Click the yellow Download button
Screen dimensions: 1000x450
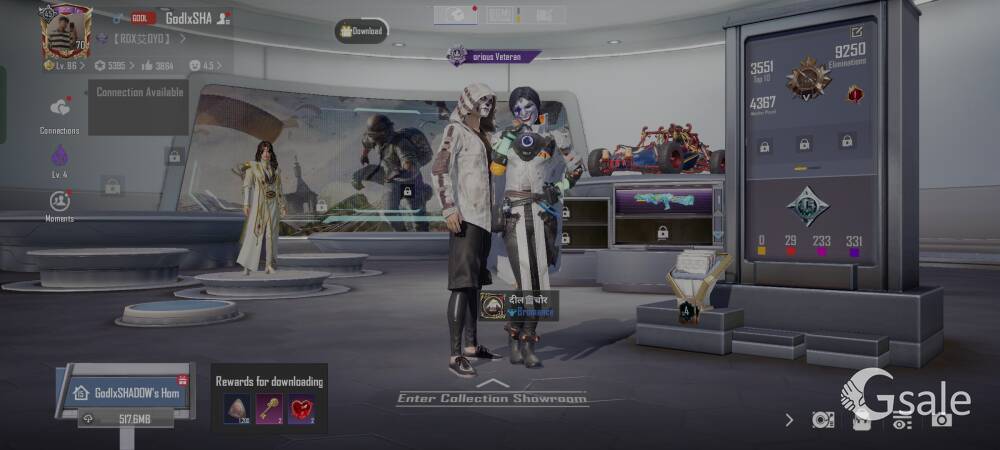pyautogui.click(x=362, y=31)
